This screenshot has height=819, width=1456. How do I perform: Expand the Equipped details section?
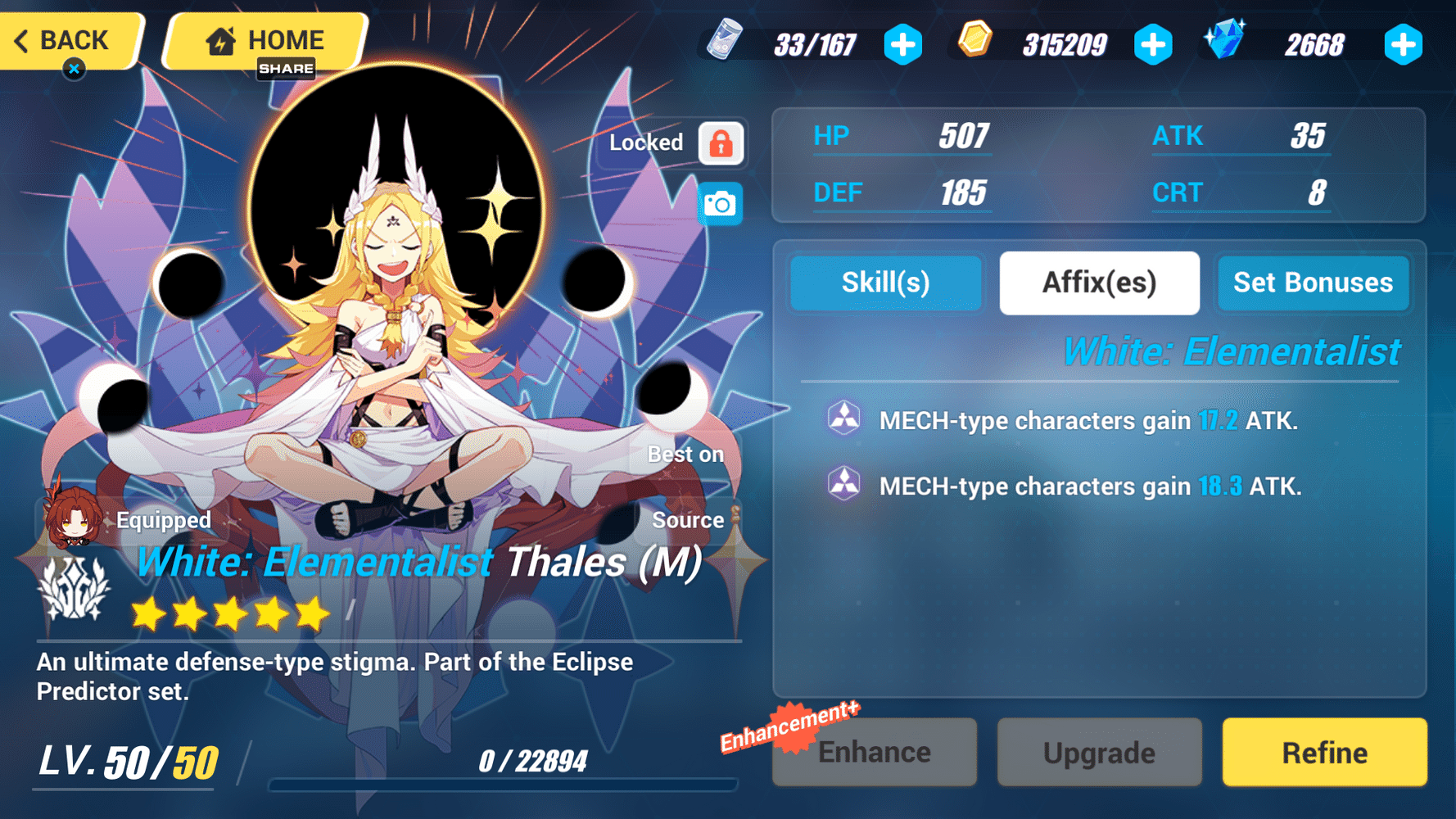pos(163,519)
